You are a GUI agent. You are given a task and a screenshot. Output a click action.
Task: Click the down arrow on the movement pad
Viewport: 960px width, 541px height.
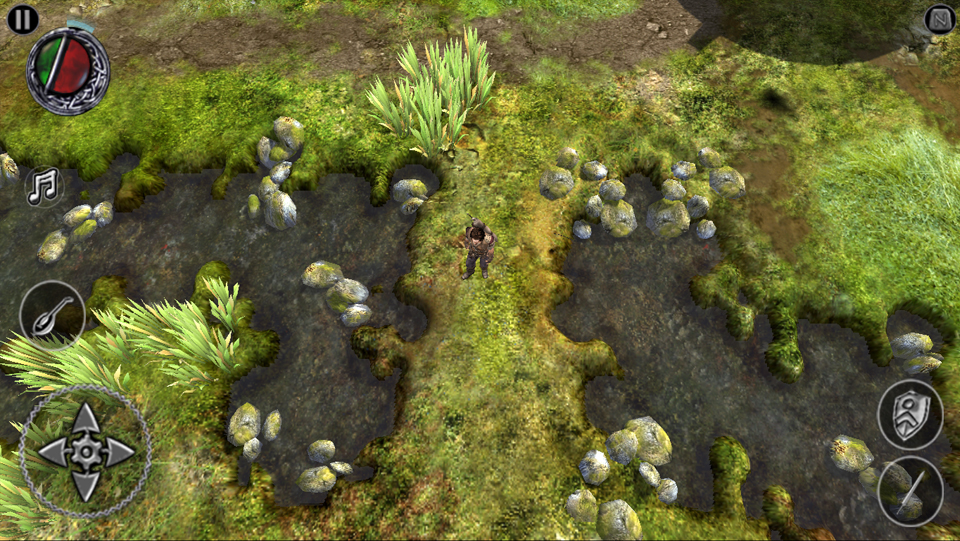(x=86, y=486)
